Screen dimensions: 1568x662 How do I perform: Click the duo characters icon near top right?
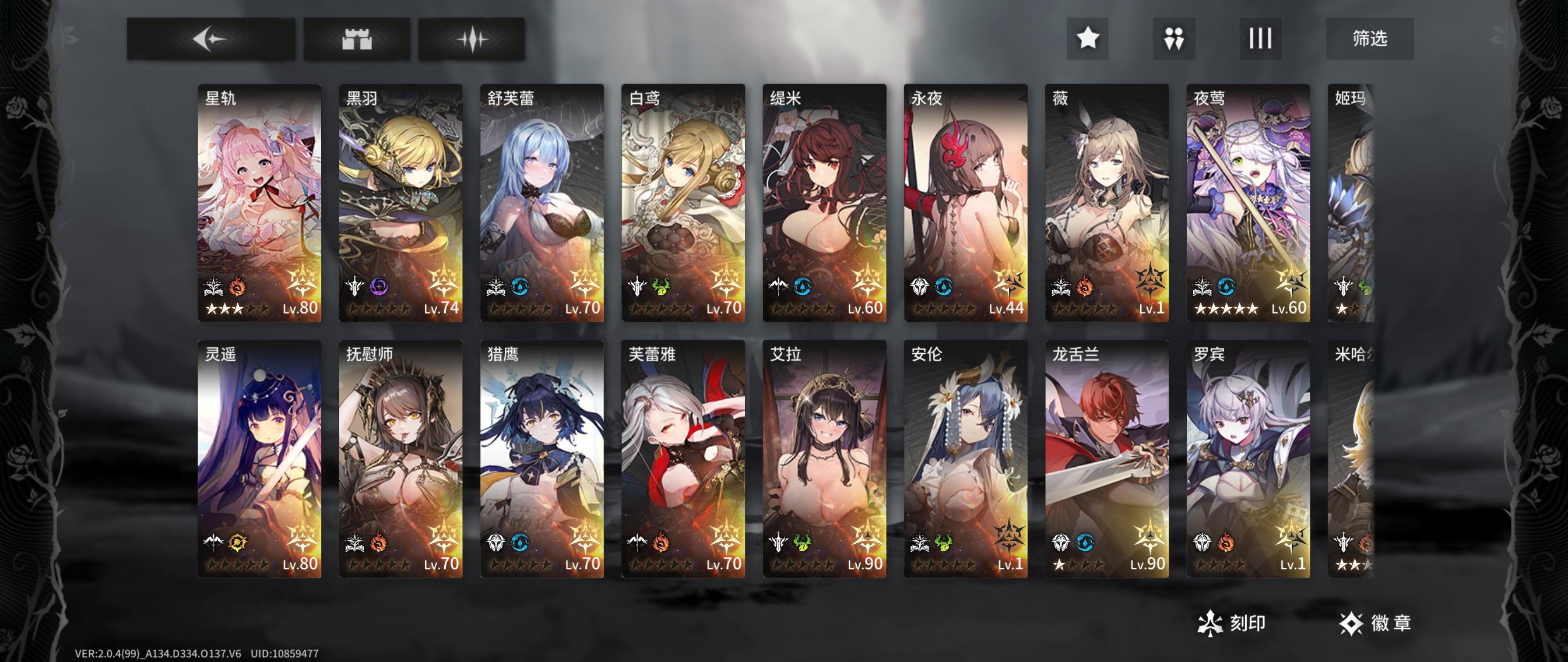[x=1174, y=39]
